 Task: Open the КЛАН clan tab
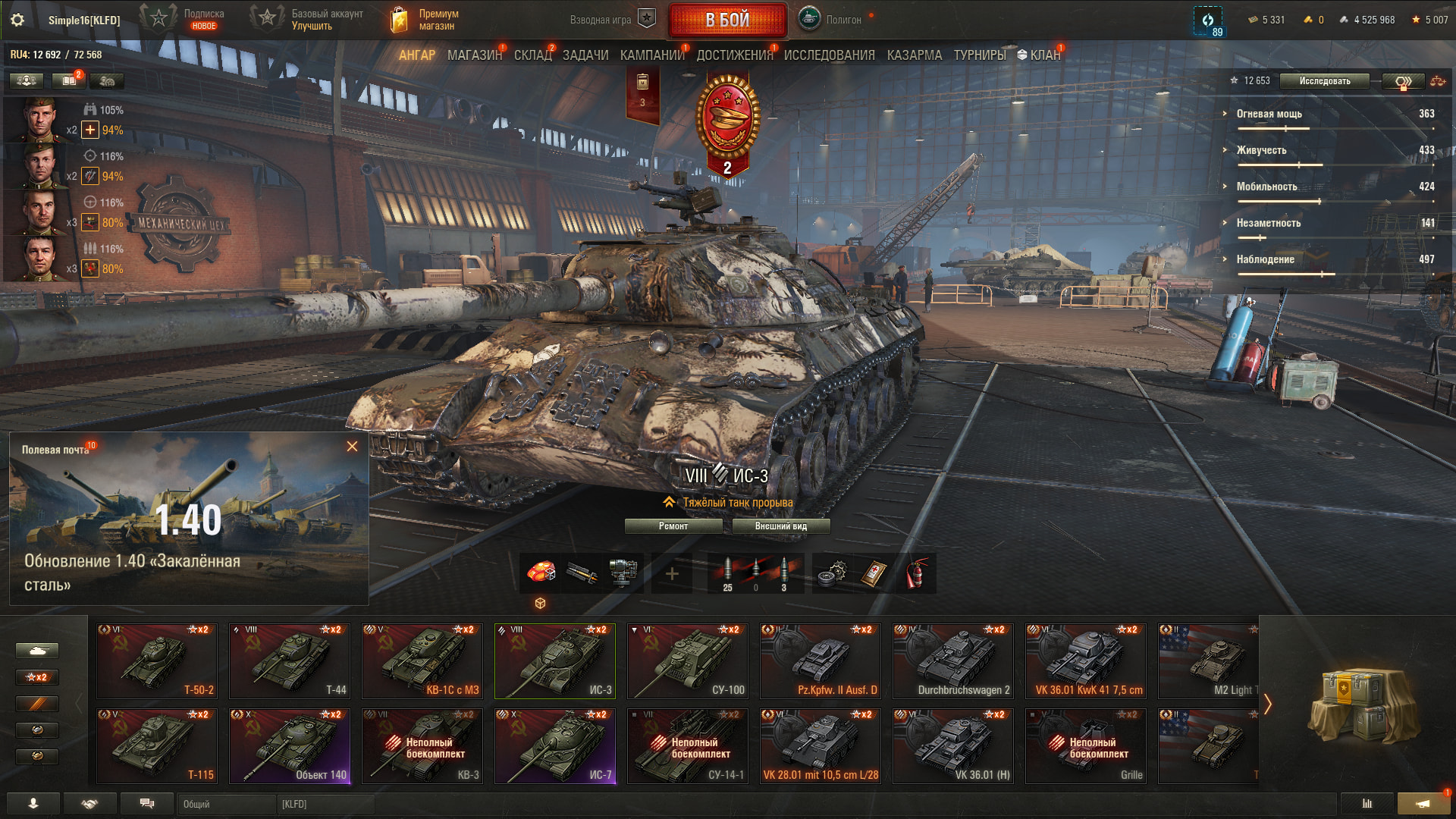(x=1039, y=55)
